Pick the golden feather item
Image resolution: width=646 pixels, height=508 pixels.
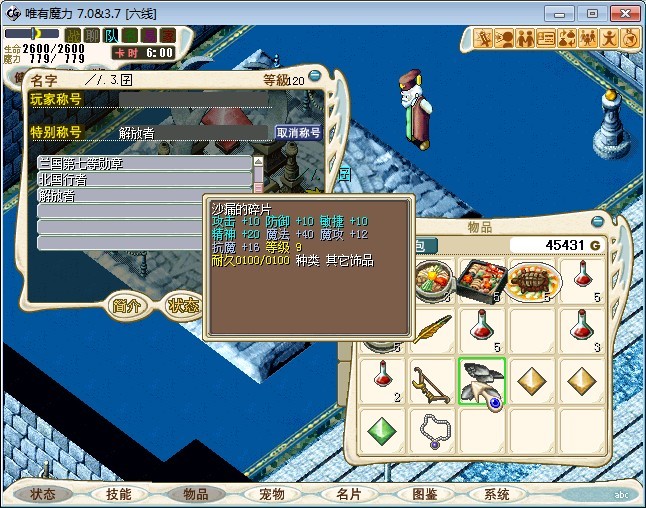pos(433,329)
